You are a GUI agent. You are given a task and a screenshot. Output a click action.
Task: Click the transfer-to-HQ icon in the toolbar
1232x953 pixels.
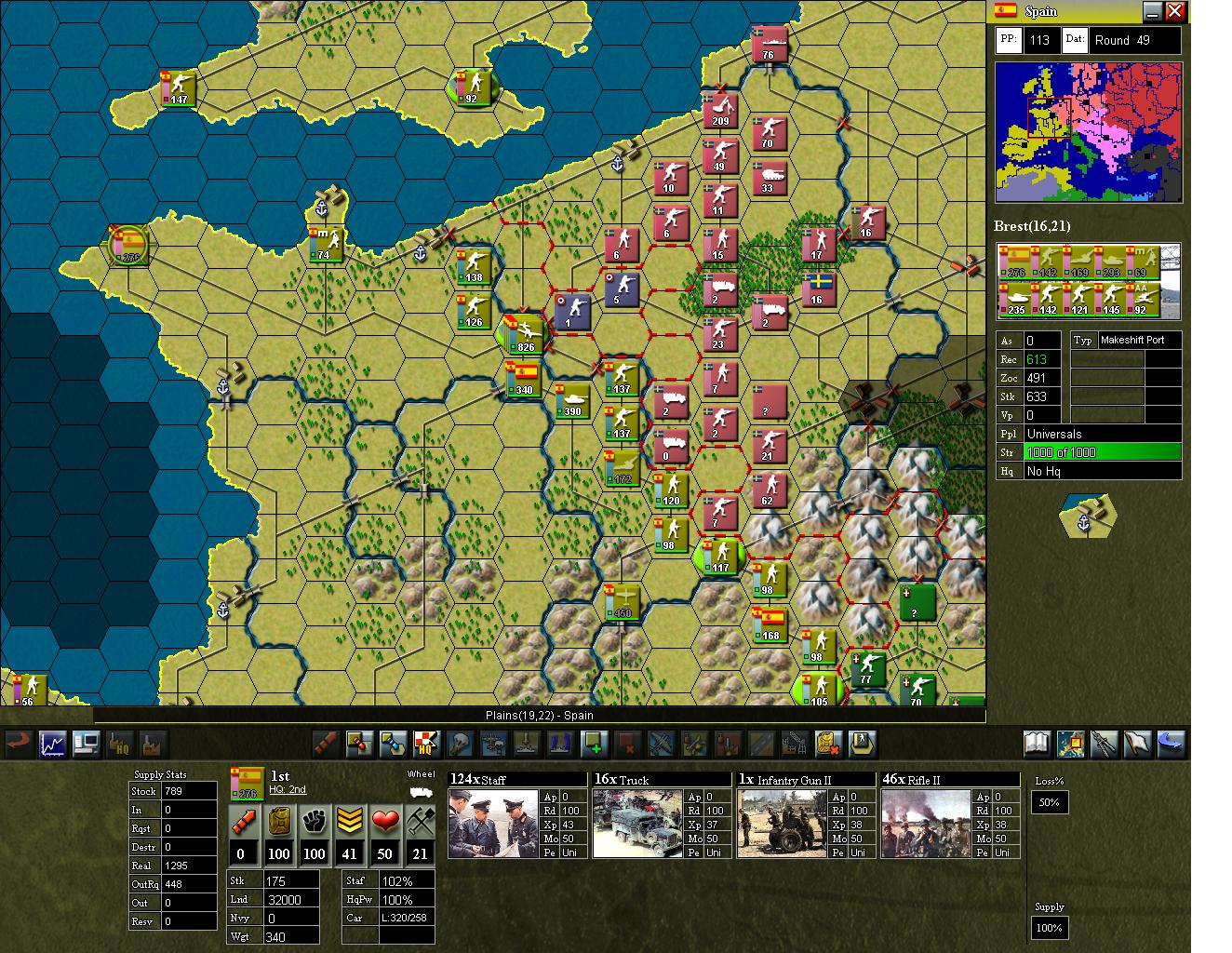[426, 745]
